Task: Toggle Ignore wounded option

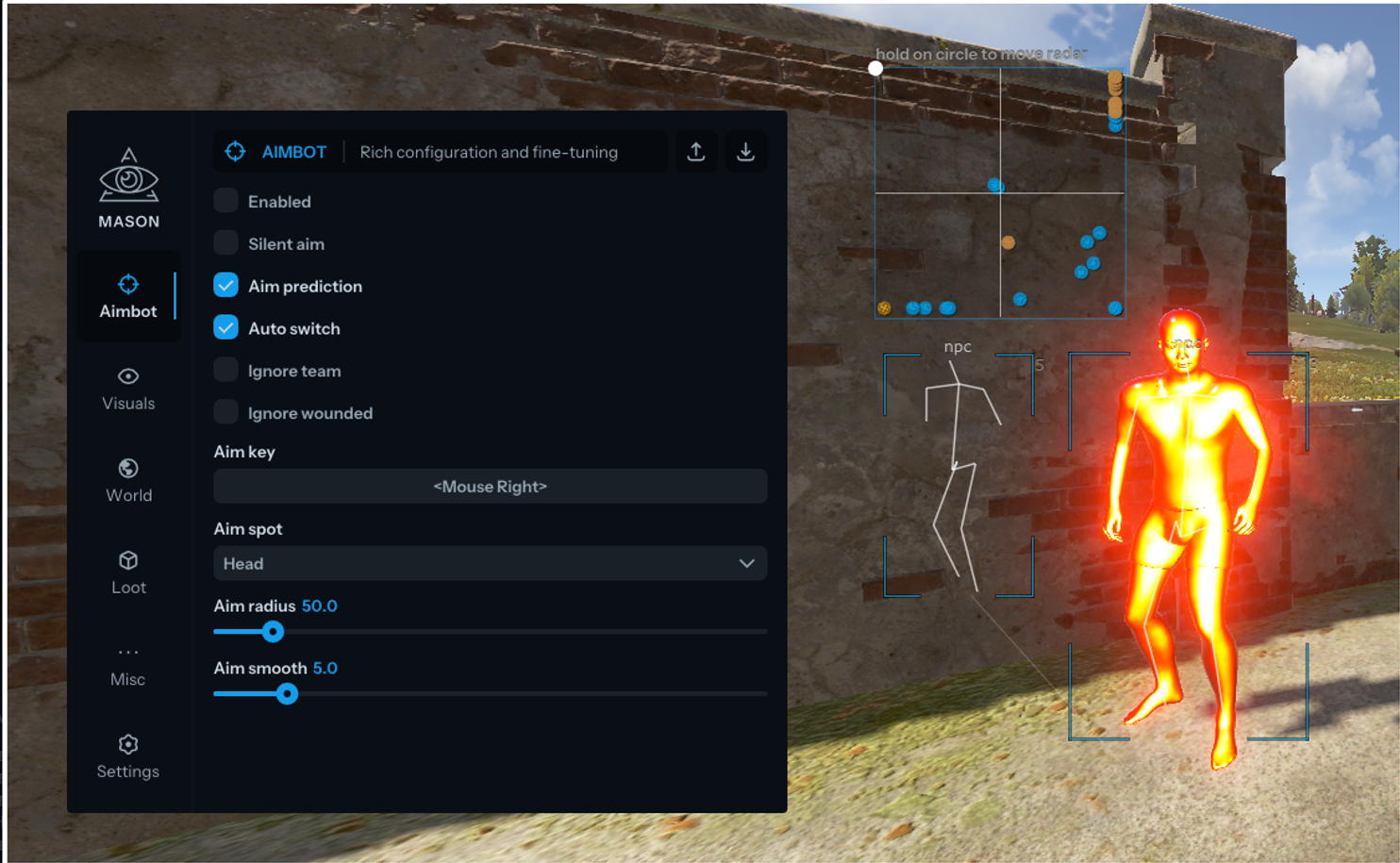Action: 225,412
